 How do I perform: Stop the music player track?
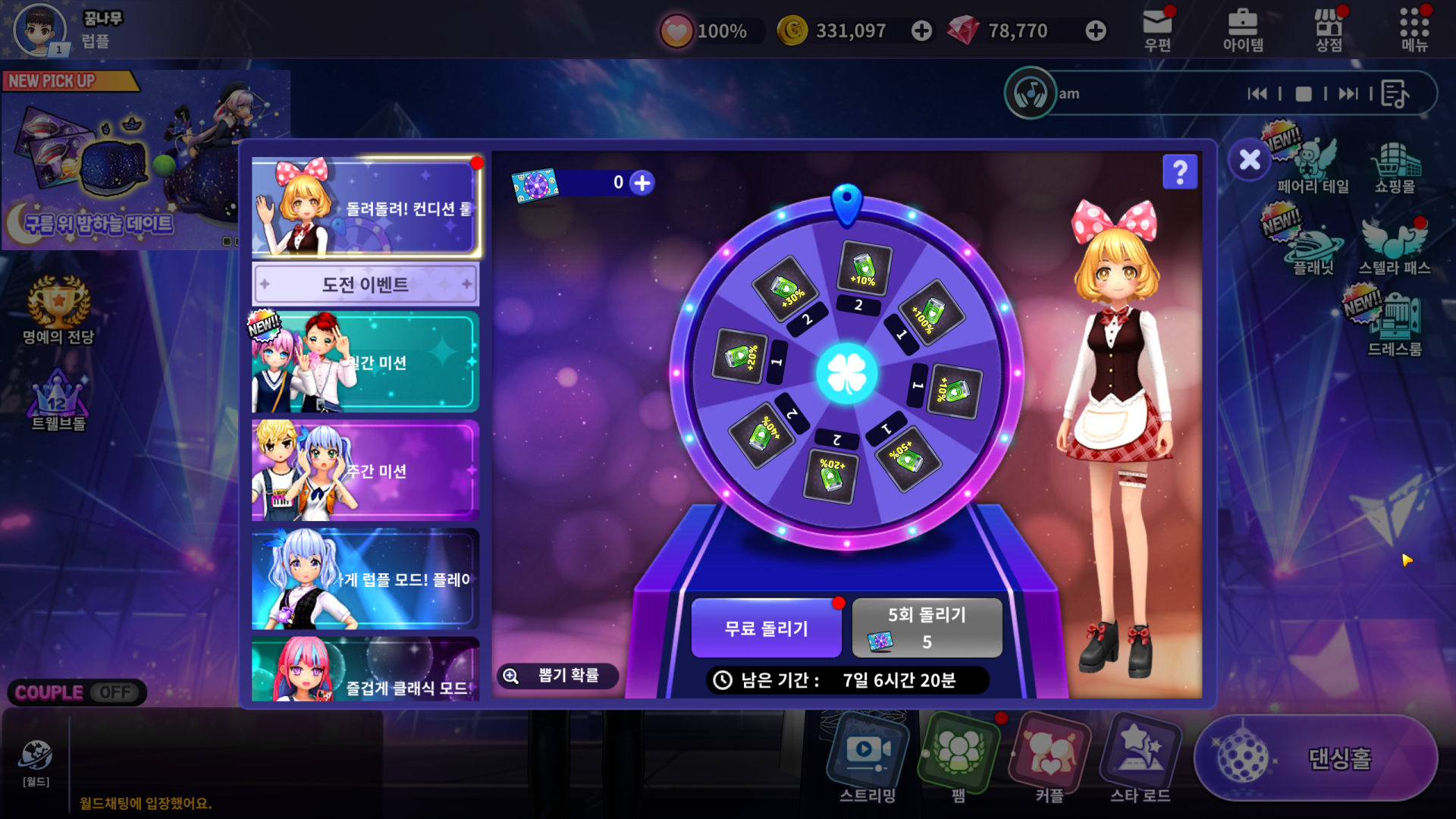click(x=1304, y=94)
